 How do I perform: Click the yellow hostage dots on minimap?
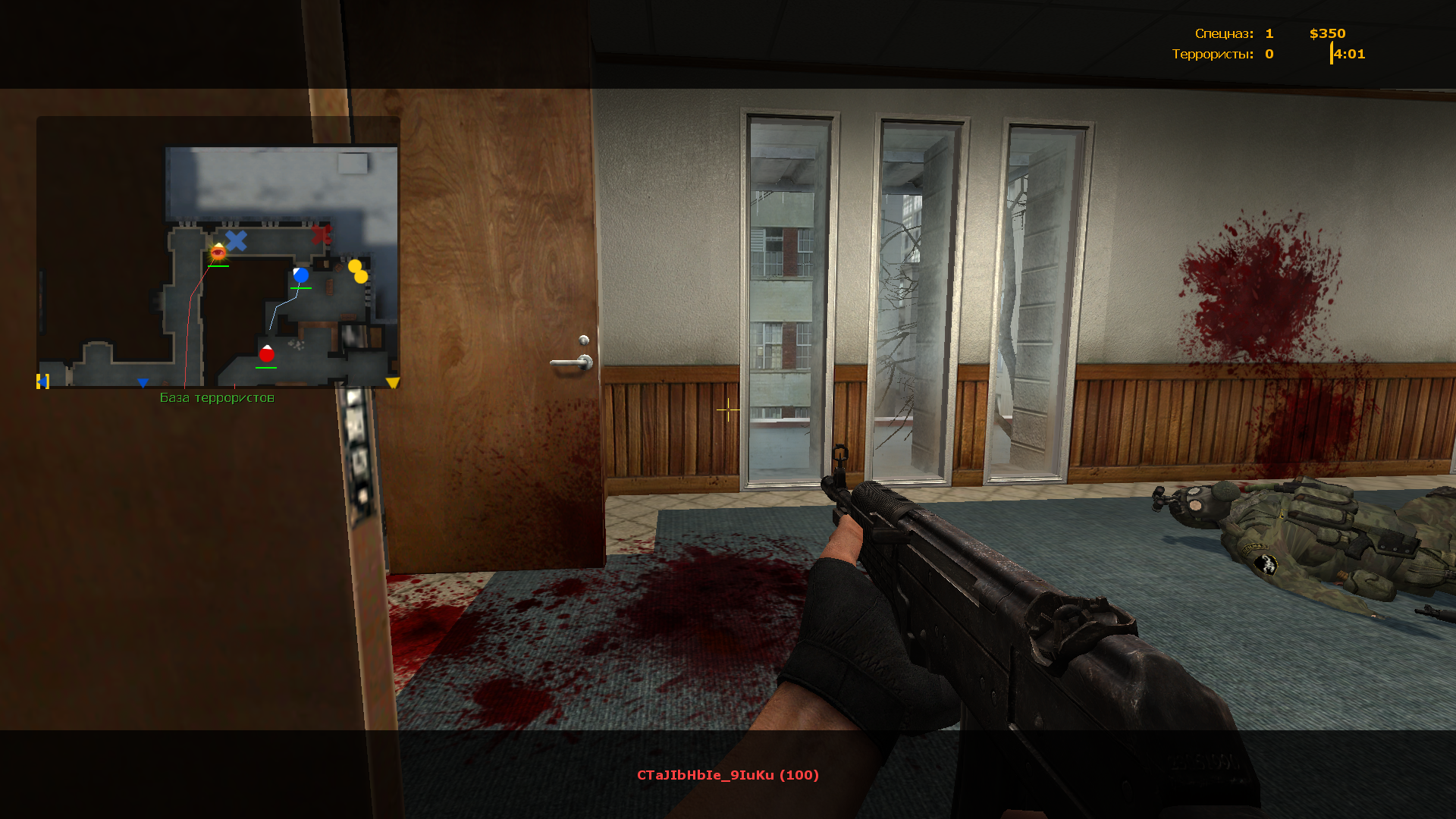(x=358, y=271)
